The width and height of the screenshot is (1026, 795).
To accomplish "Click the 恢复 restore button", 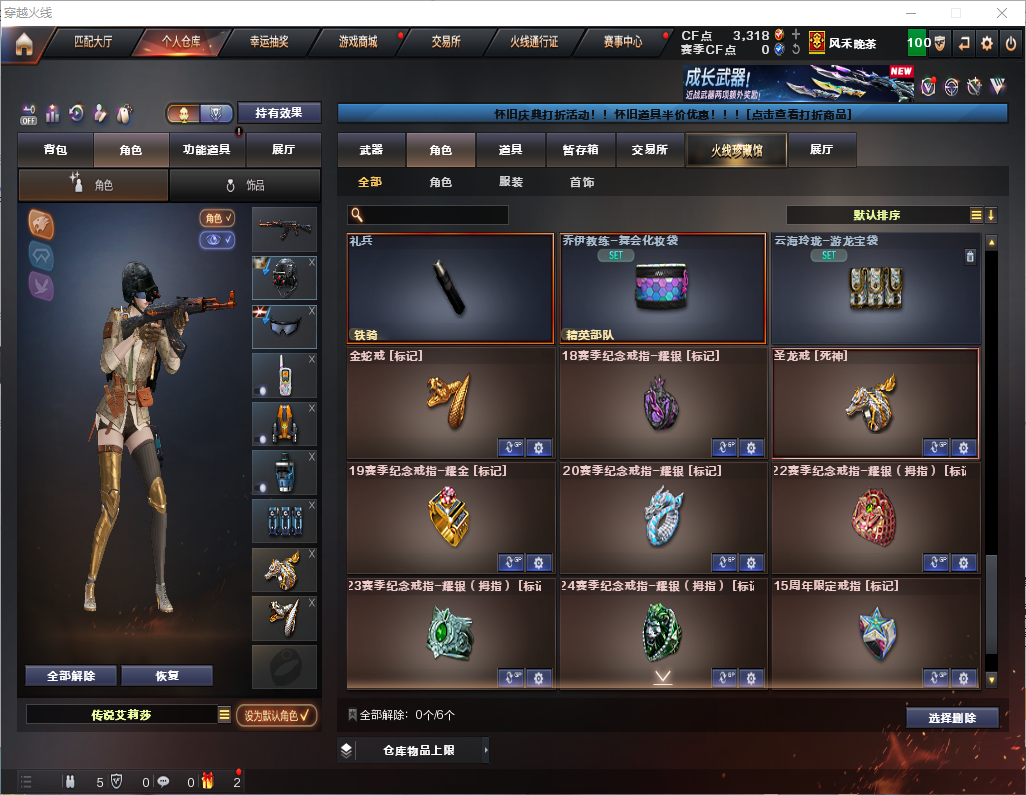I will point(167,675).
